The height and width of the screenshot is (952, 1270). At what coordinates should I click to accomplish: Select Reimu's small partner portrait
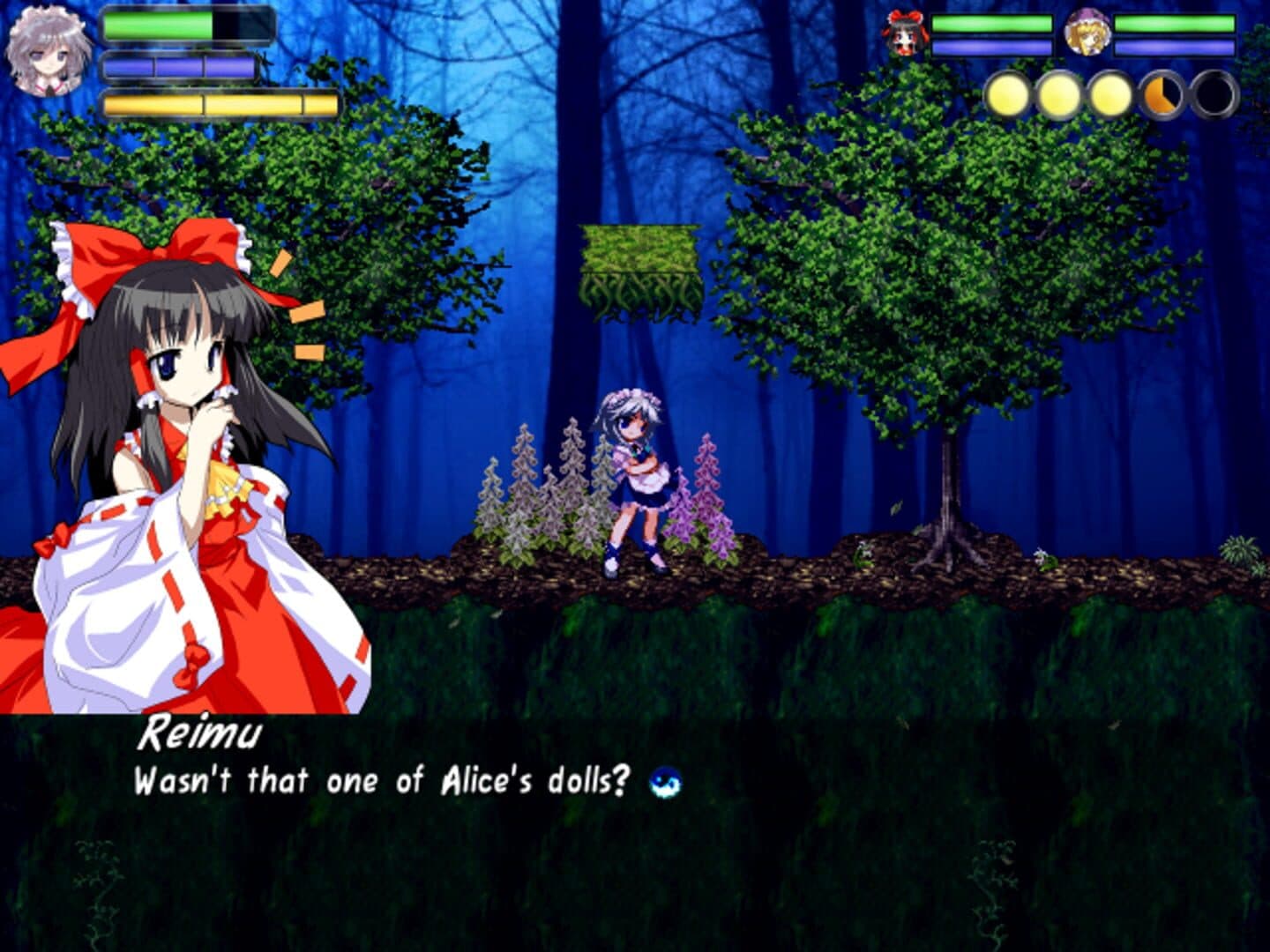pos(903,33)
